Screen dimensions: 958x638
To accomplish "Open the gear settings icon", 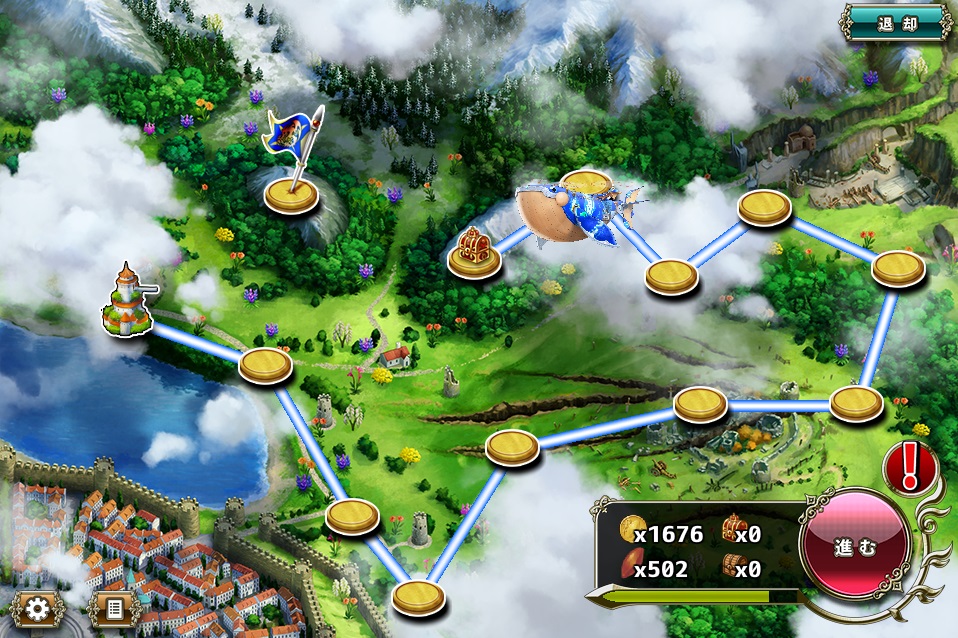I will pyautogui.click(x=39, y=608).
